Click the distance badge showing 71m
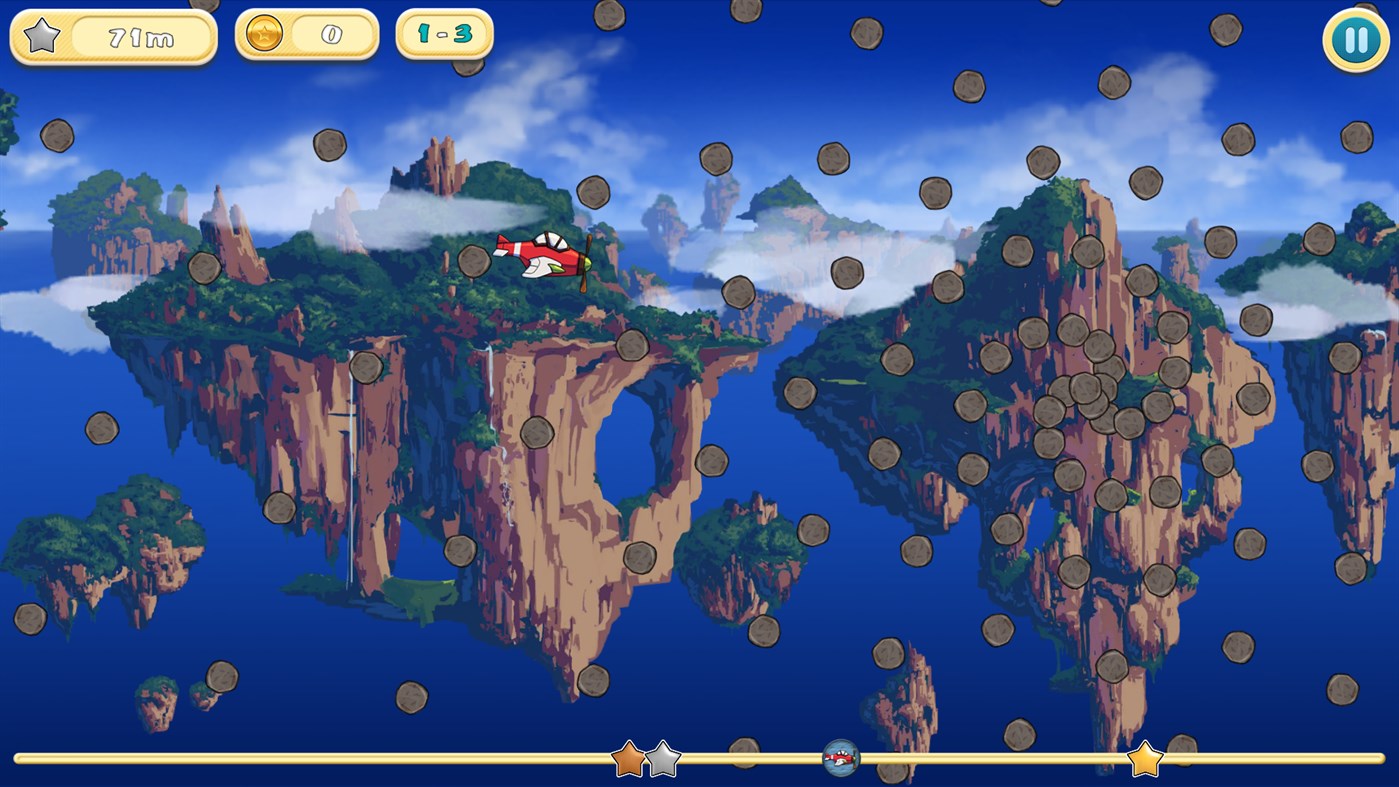The image size is (1399, 787). point(113,38)
